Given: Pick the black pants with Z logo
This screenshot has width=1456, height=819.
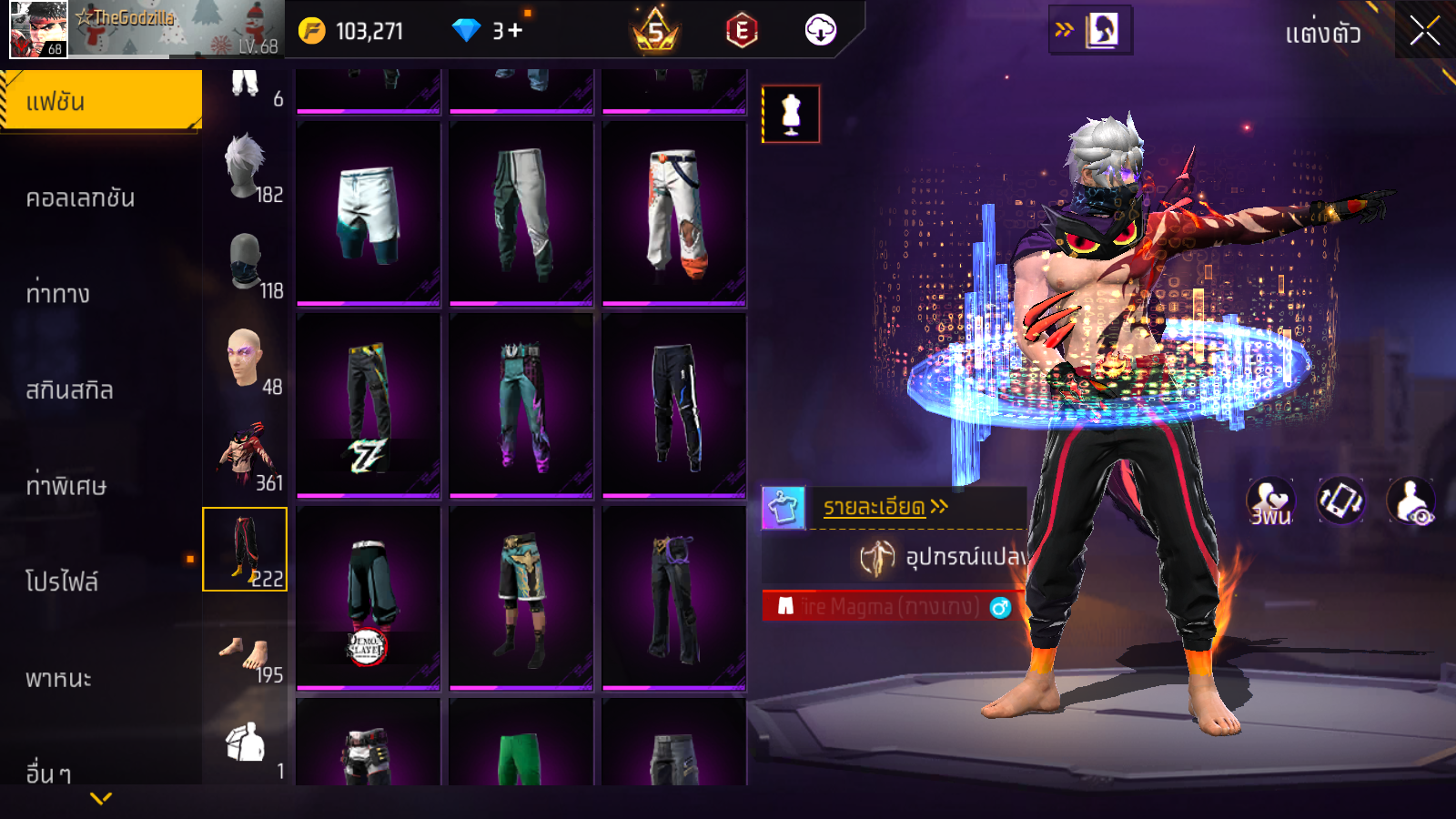Looking at the screenshot, I should click(369, 406).
